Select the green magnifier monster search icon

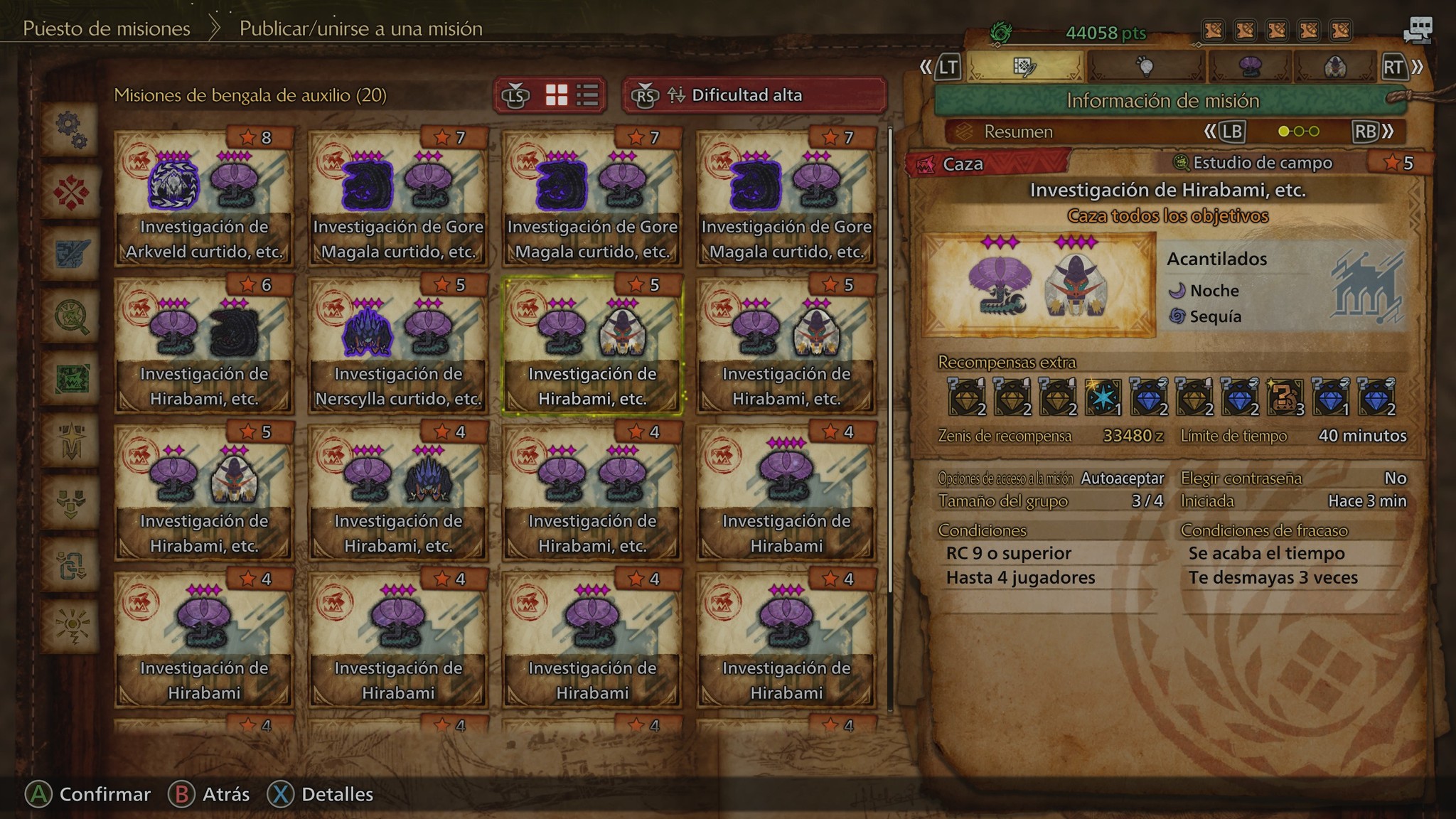[x=71, y=316]
